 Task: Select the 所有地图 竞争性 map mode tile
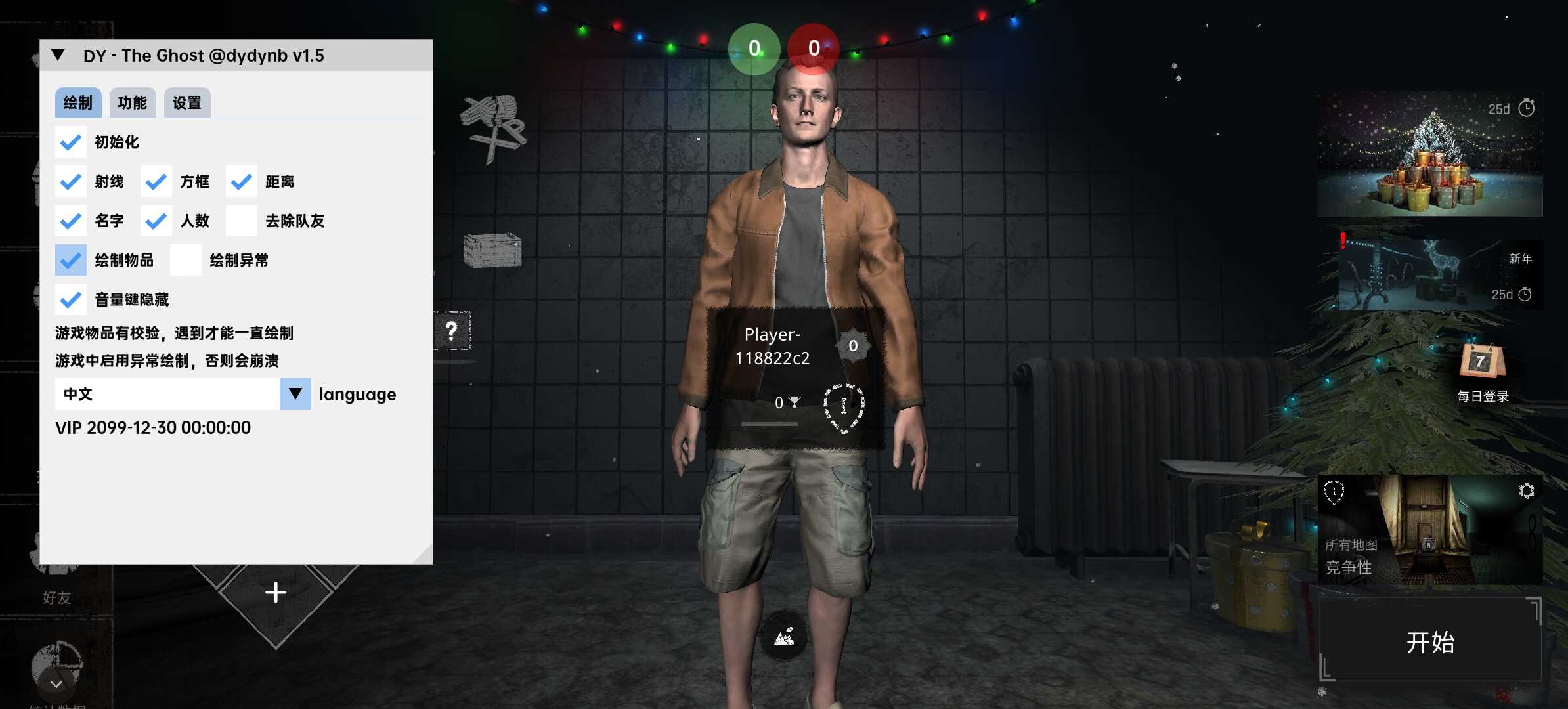click(1429, 530)
